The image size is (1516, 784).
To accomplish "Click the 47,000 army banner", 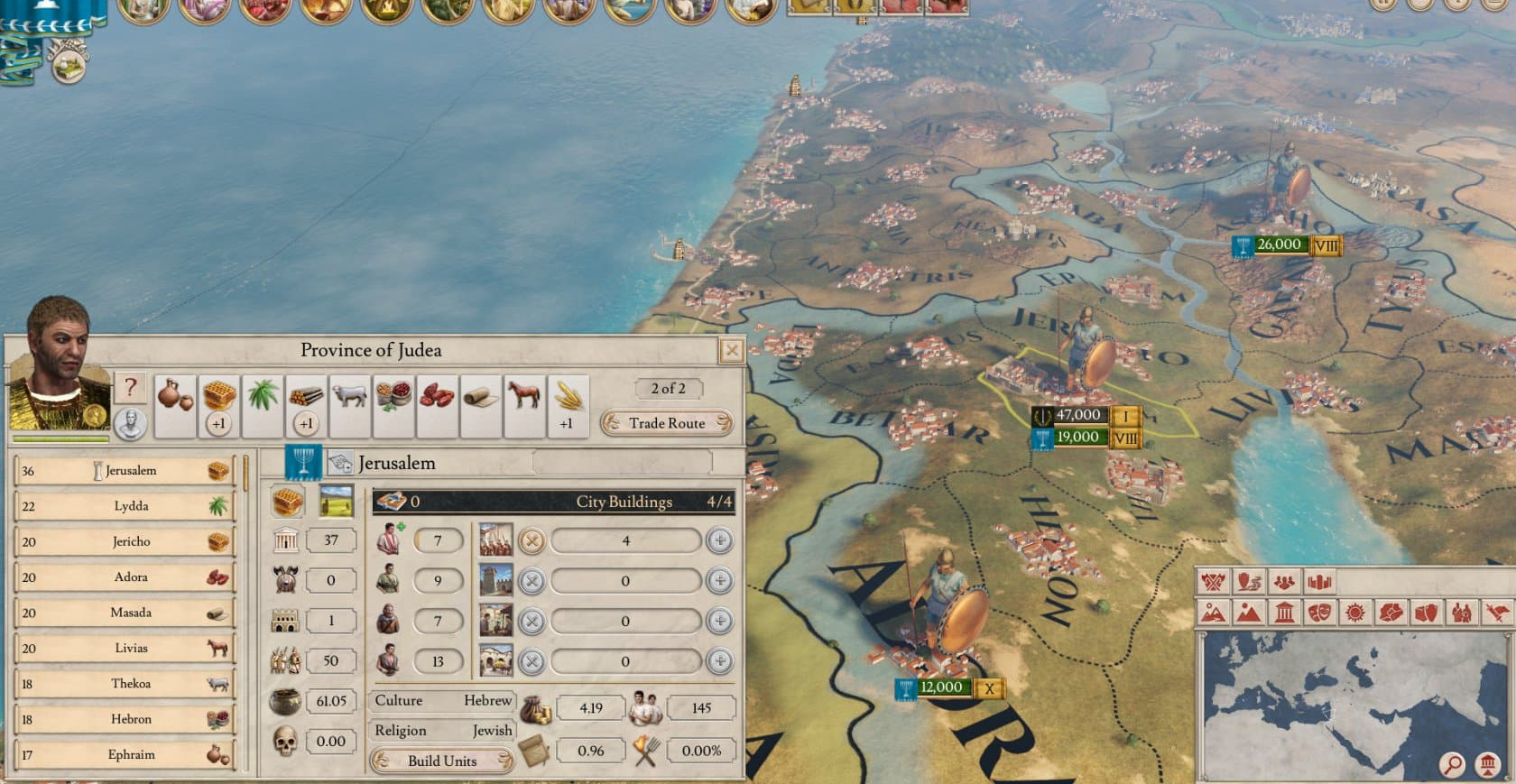I will click(x=1078, y=415).
